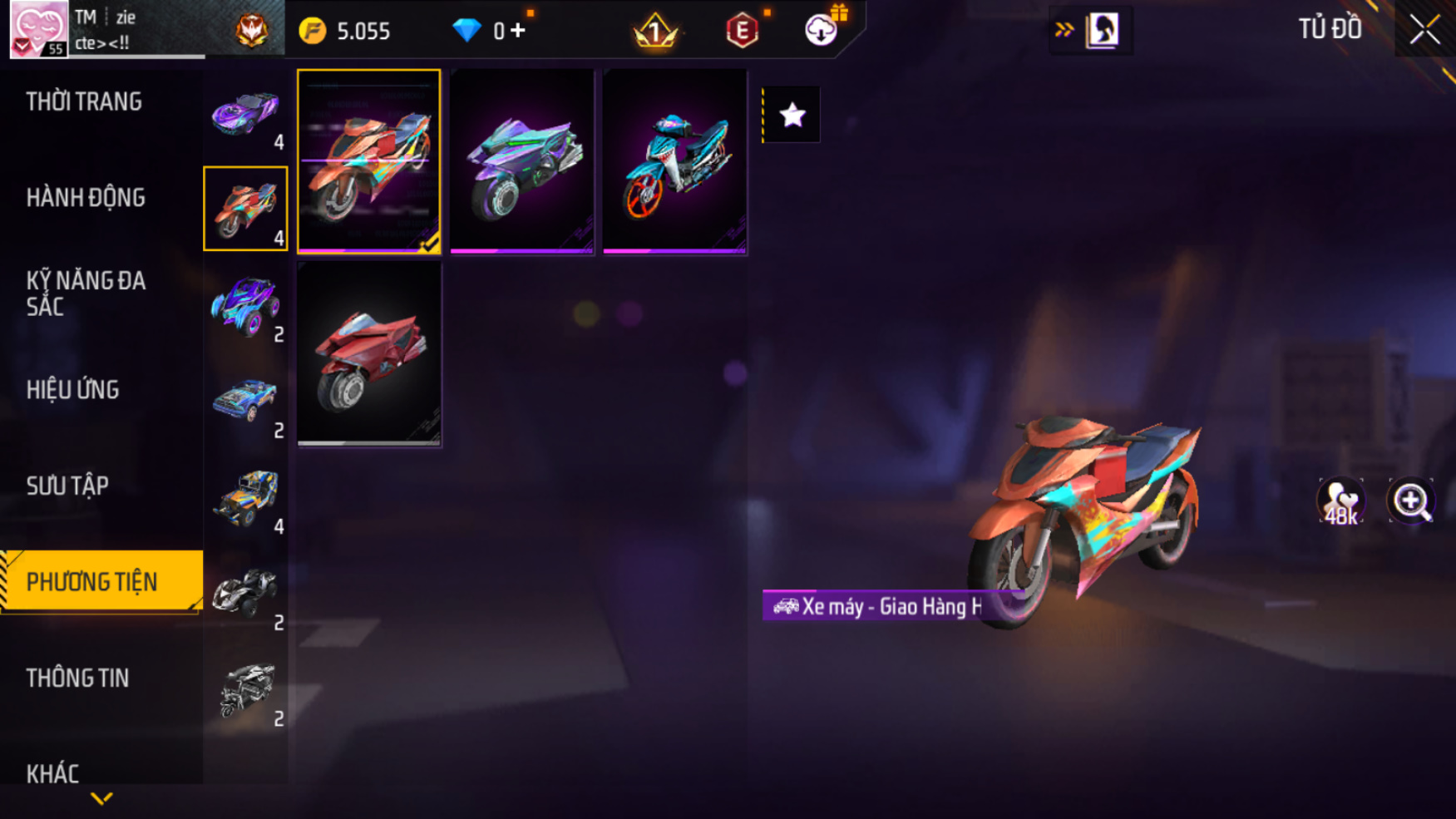Viewport: 1456px width, 819px height.
Task: Add diamonds with the plus button
Action: click(x=518, y=31)
